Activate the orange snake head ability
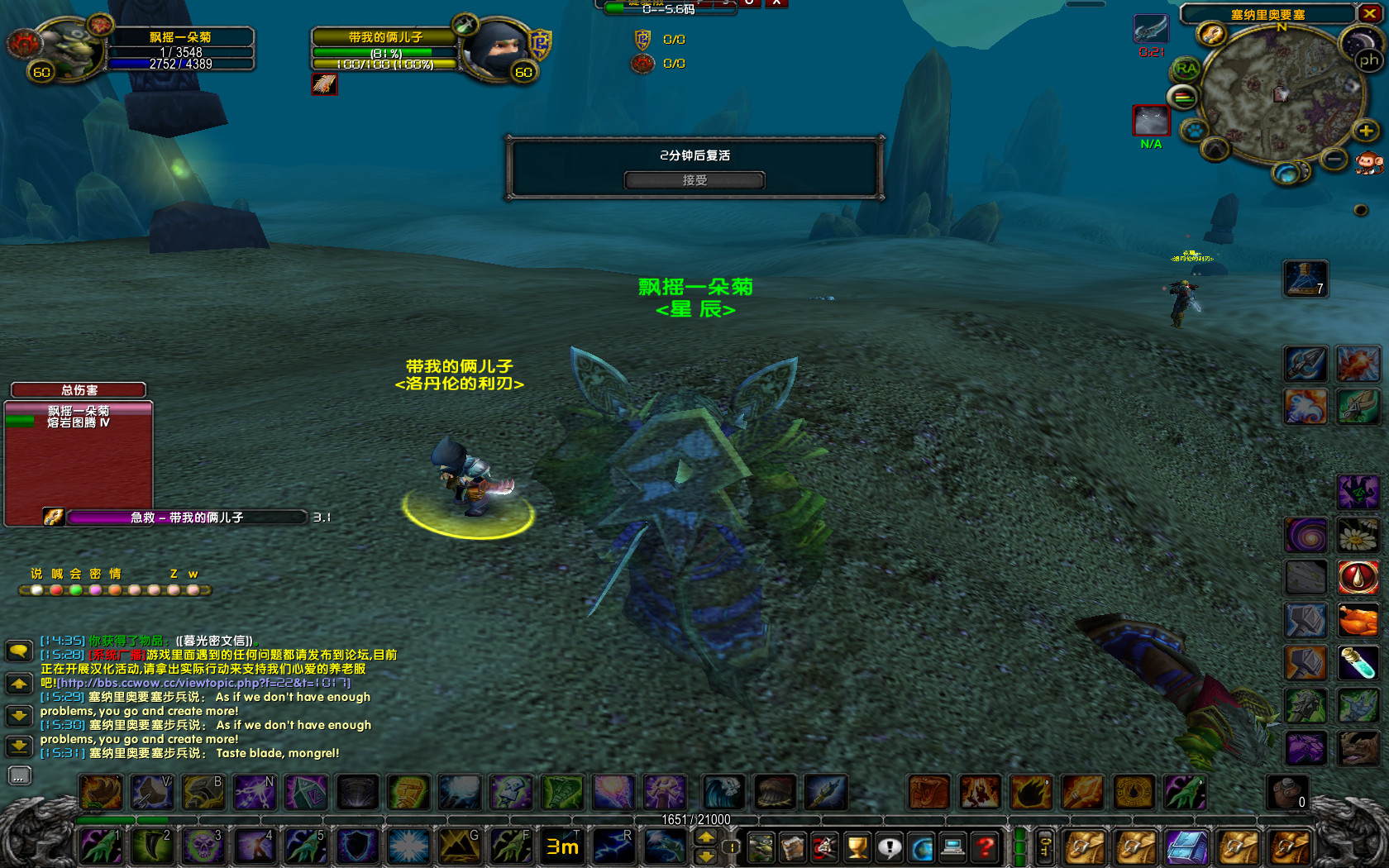The height and width of the screenshot is (868, 1389). pyautogui.click(x=929, y=792)
